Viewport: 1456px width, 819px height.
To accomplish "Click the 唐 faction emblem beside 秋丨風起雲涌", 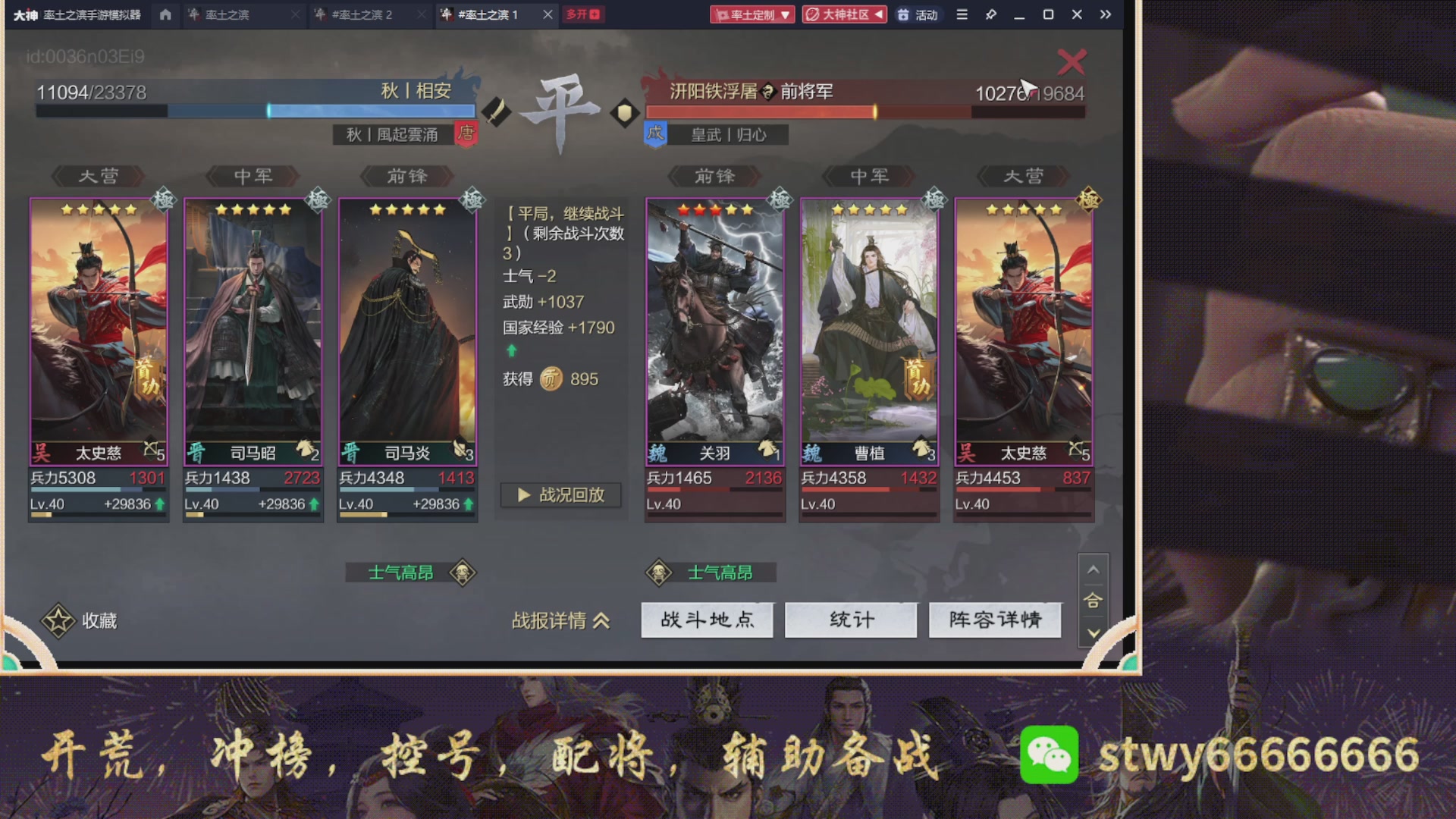I will point(466,134).
